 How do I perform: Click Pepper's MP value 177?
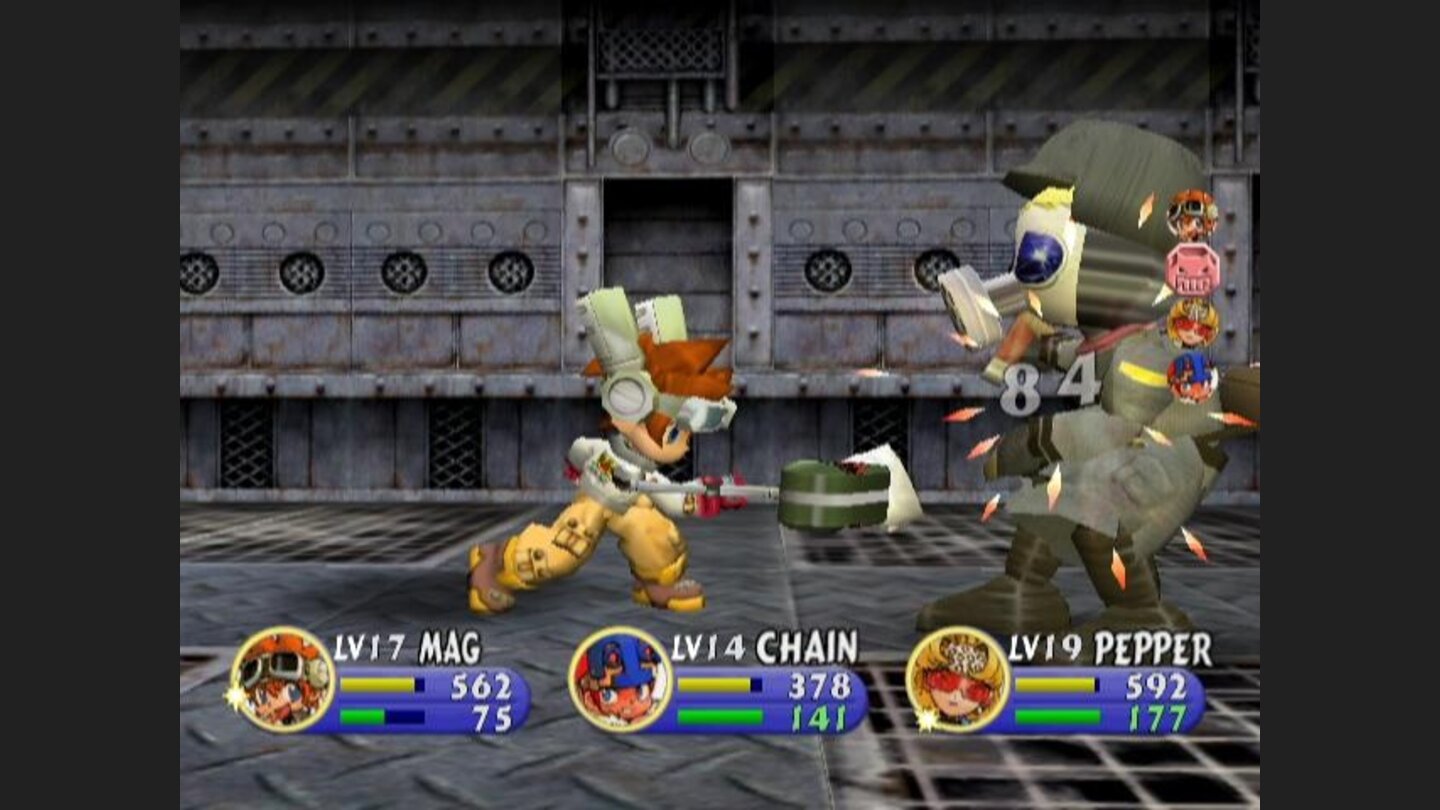coord(1159,716)
